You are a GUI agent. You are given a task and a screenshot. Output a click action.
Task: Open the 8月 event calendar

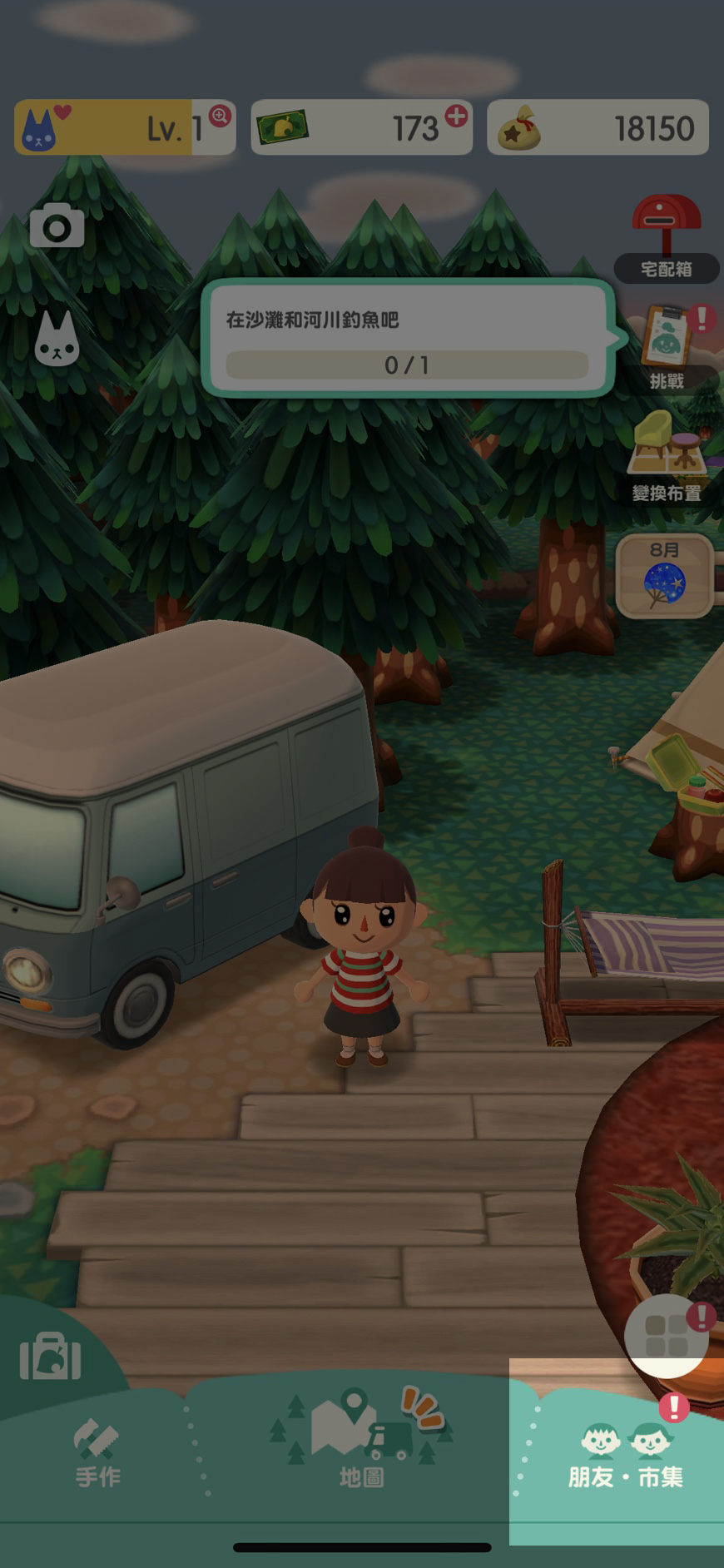coord(664,575)
